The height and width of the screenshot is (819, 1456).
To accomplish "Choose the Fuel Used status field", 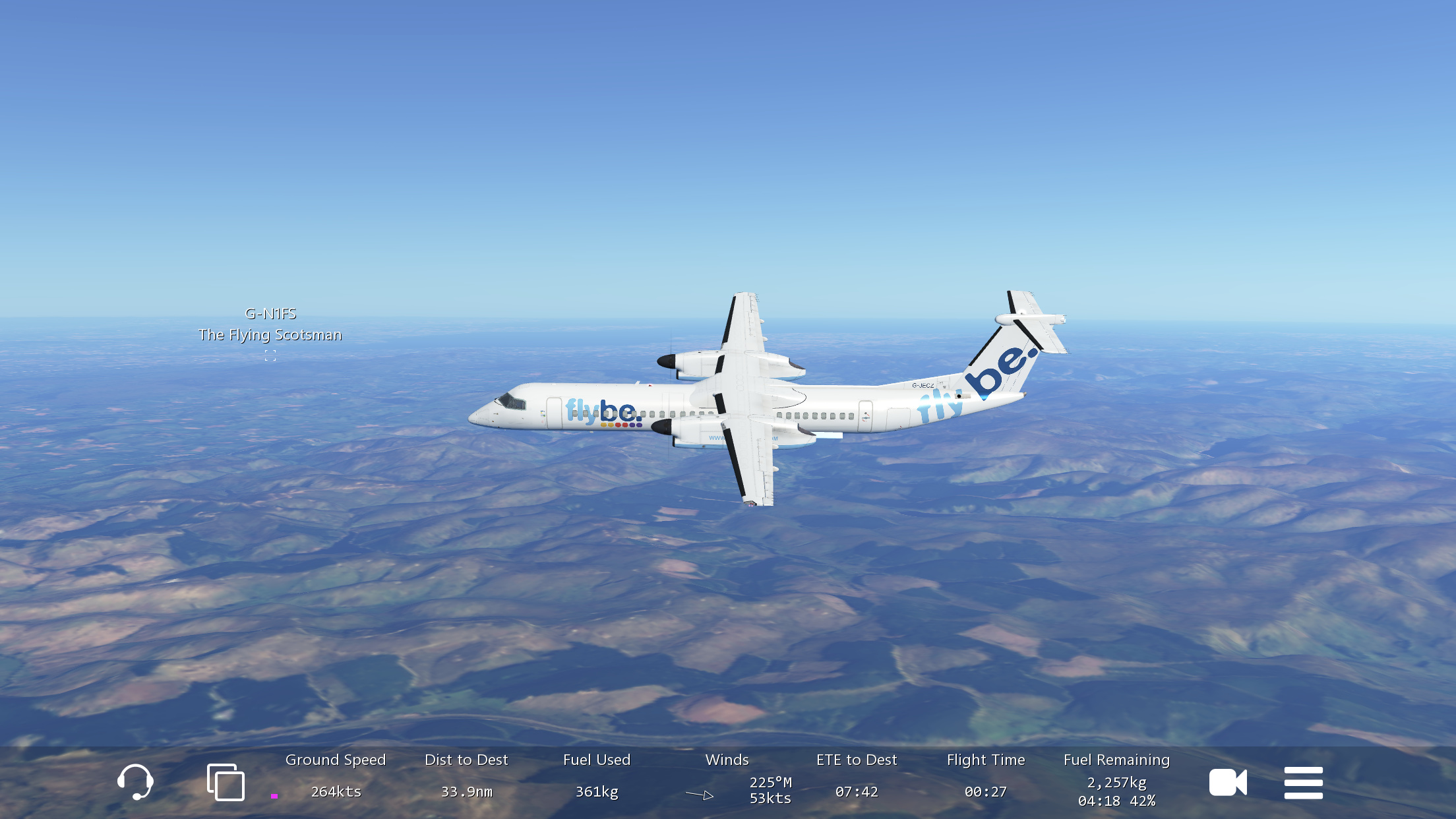I will coord(597,777).
